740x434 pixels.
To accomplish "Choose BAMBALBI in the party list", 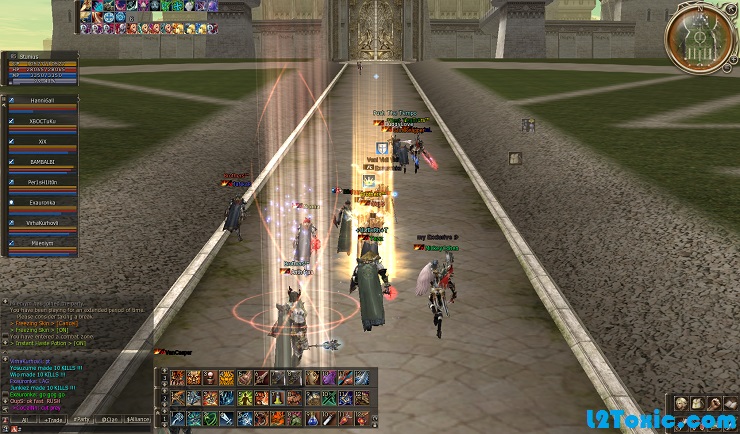I will [x=42, y=162].
